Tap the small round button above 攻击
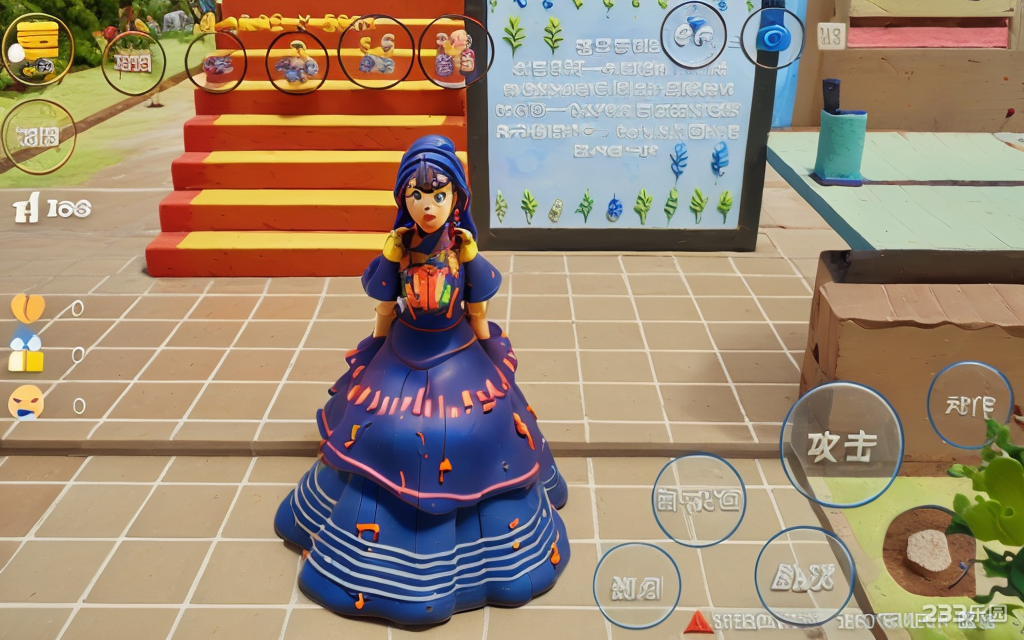The image size is (1024, 640). pyautogui.click(x=969, y=405)
